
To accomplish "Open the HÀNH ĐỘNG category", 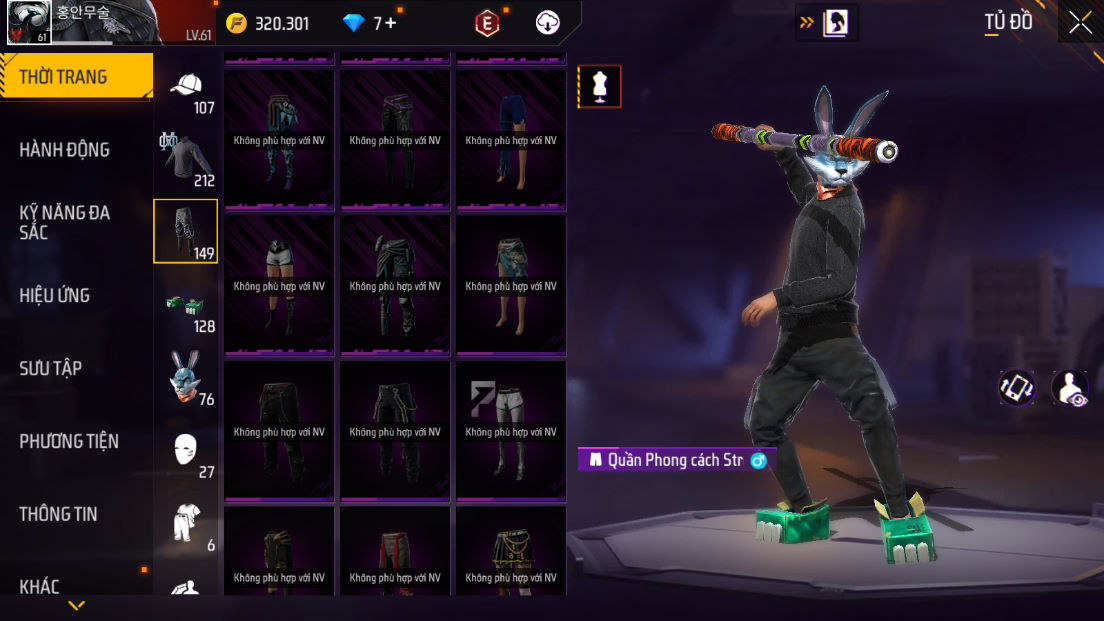I will 65,150.
